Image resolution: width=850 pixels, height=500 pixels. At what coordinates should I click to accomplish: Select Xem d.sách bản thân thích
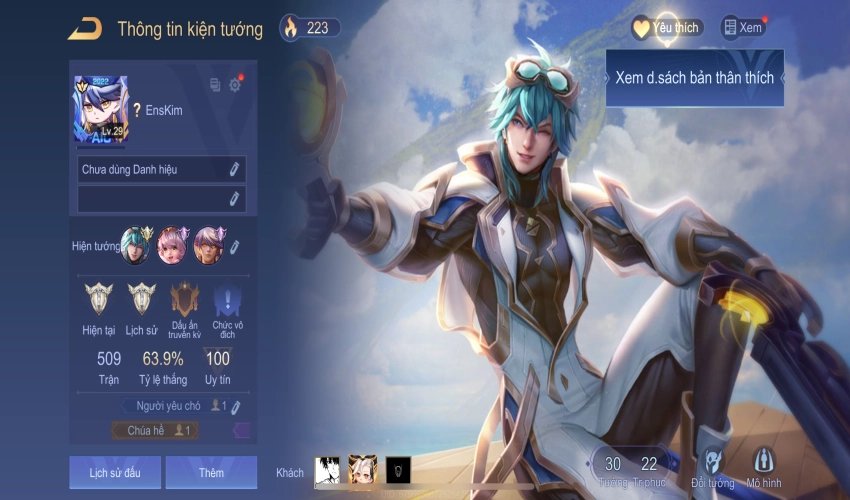(694, 78)
